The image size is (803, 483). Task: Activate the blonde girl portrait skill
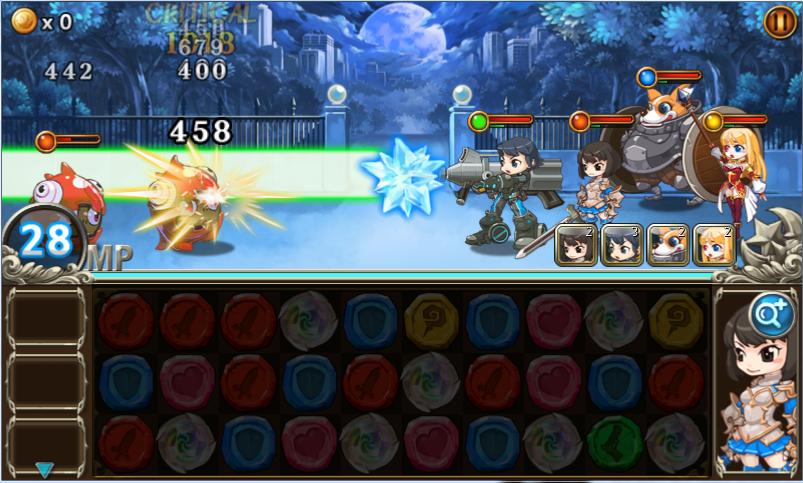pos(714,245)
